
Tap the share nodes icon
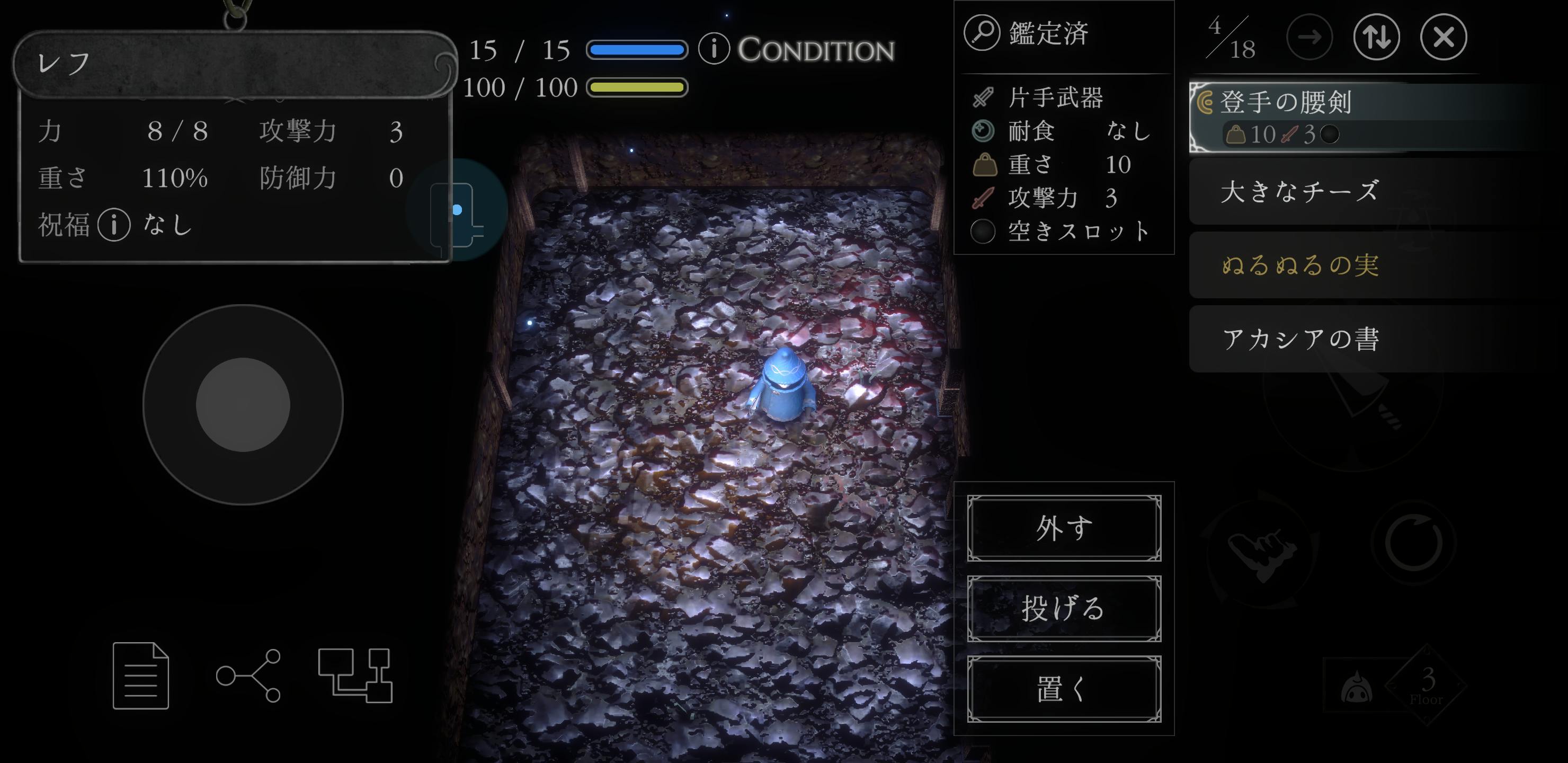click(248, 676)
